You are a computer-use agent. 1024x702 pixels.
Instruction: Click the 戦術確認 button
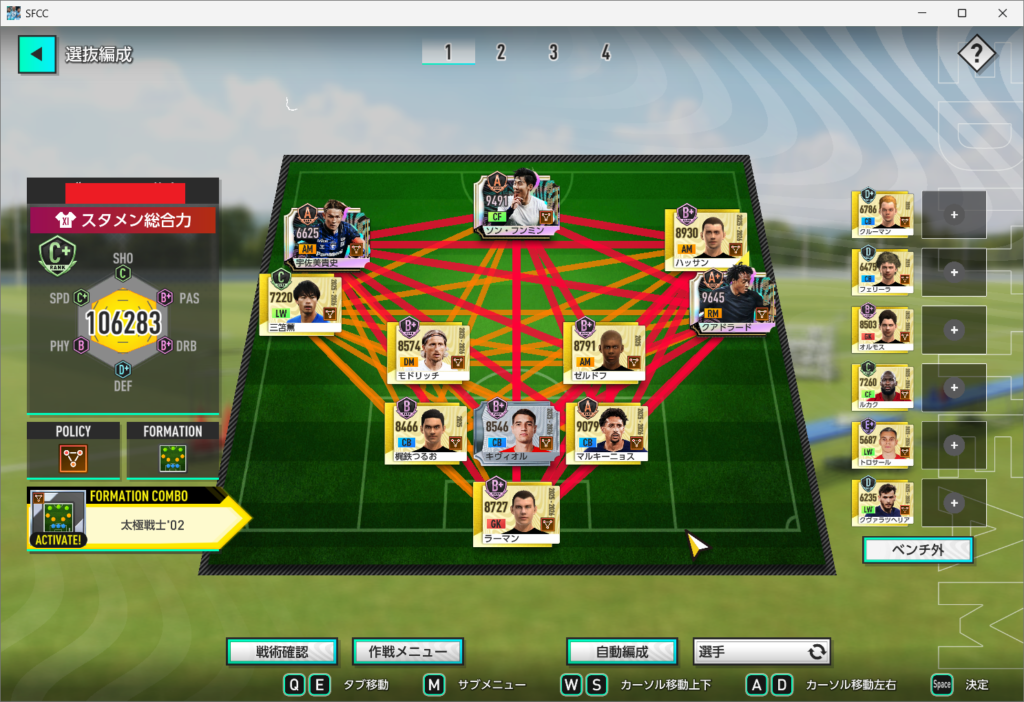(282, 652)
